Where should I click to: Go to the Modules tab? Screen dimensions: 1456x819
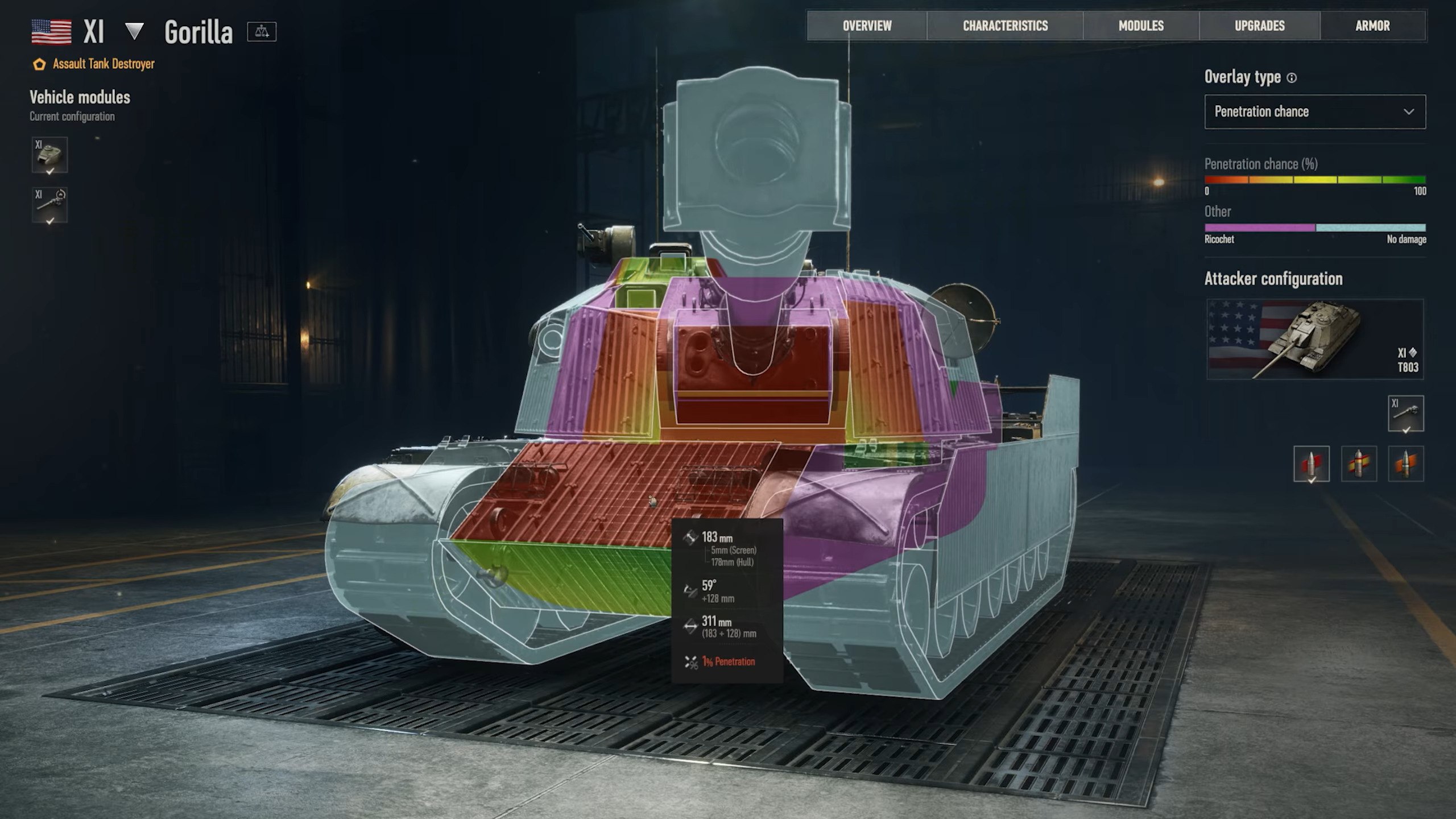pos(1141,26)
